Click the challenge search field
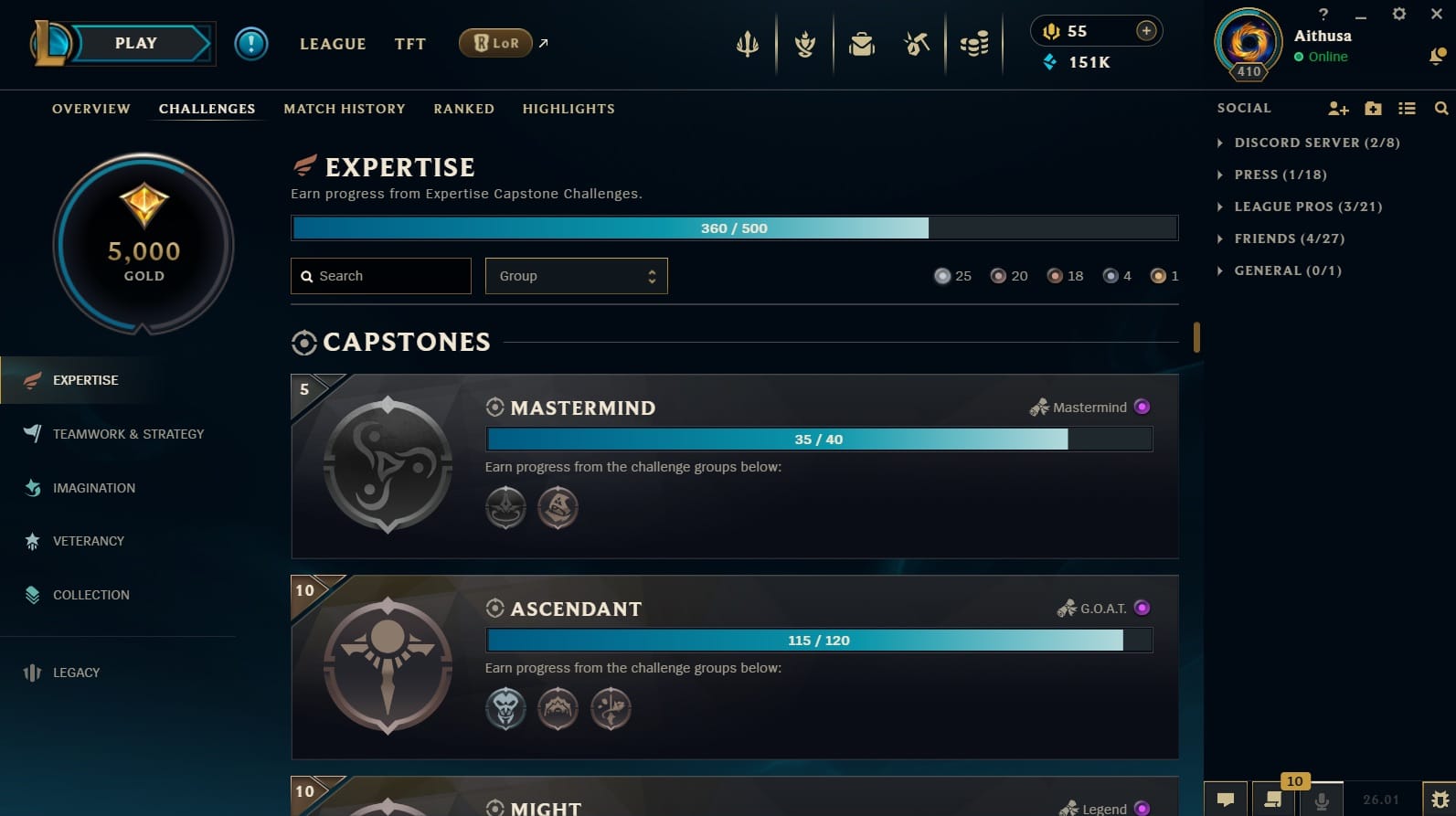 coord(380,275)
